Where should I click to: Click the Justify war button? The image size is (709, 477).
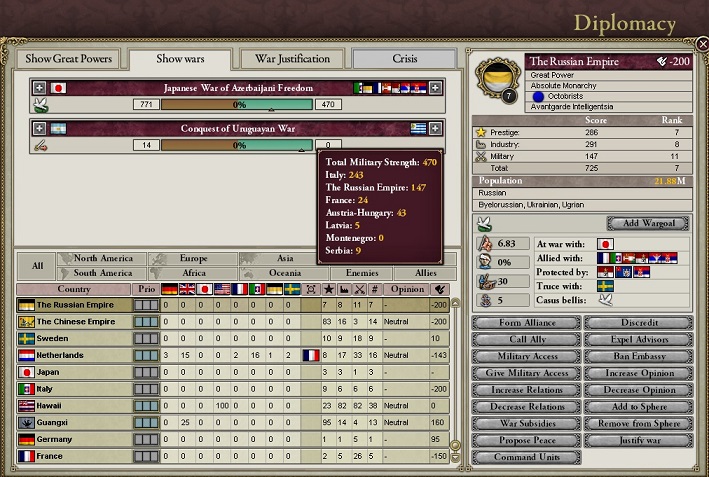(638, 441)
